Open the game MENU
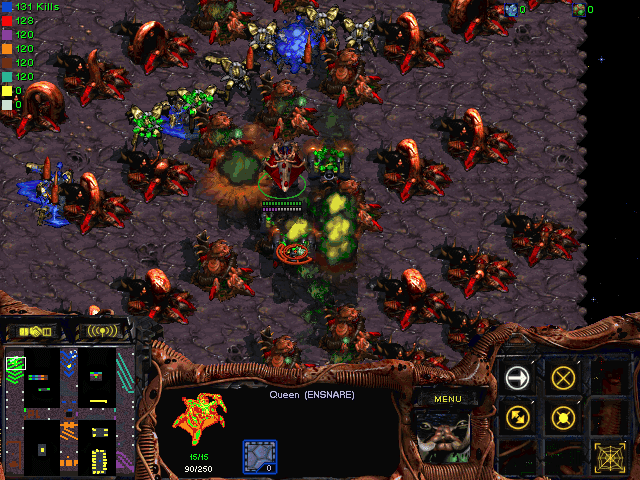Screen dimensions: 640x480 [447, 399]
